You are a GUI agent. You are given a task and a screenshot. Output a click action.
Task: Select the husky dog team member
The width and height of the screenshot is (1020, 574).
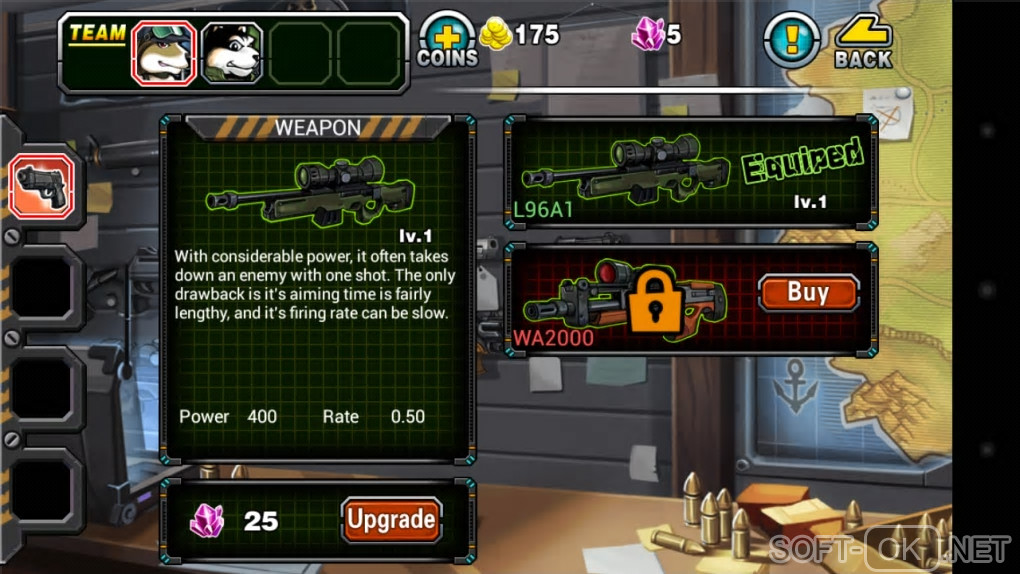(x=232, y=52)
